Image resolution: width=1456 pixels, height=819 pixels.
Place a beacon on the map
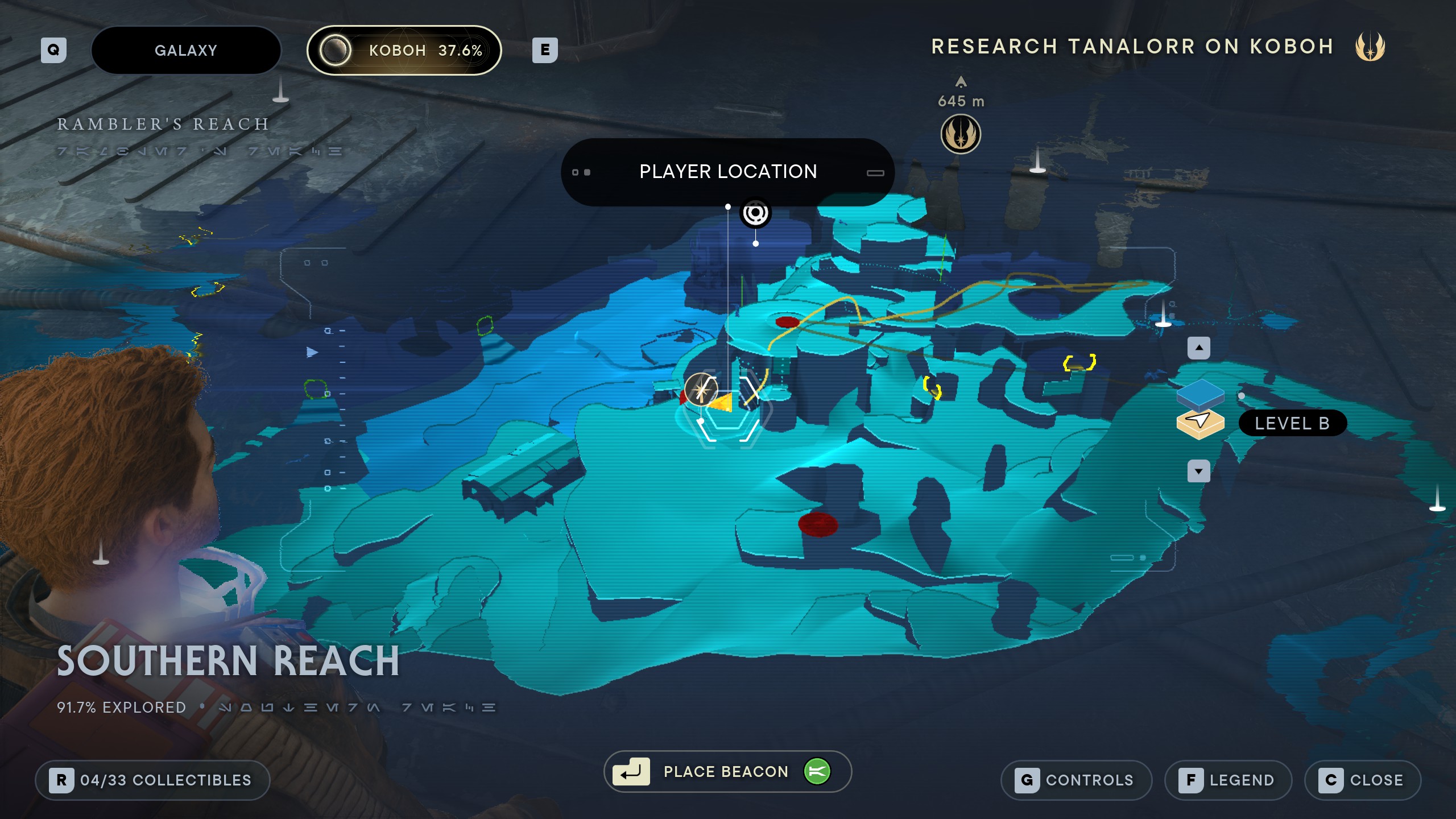[x=727, y=772]
